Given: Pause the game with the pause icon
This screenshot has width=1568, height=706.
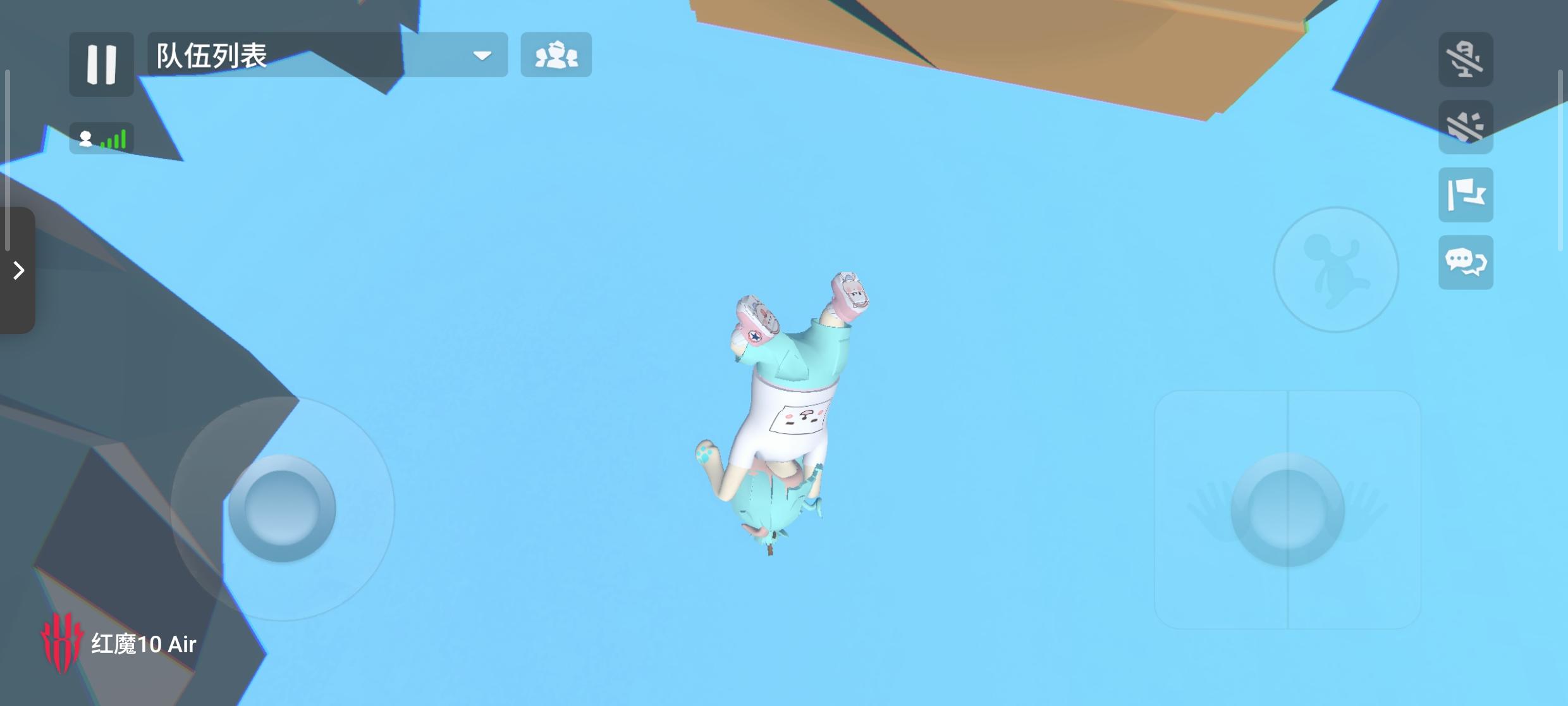Looking at the screenshot, I should [x=101, y=65].
